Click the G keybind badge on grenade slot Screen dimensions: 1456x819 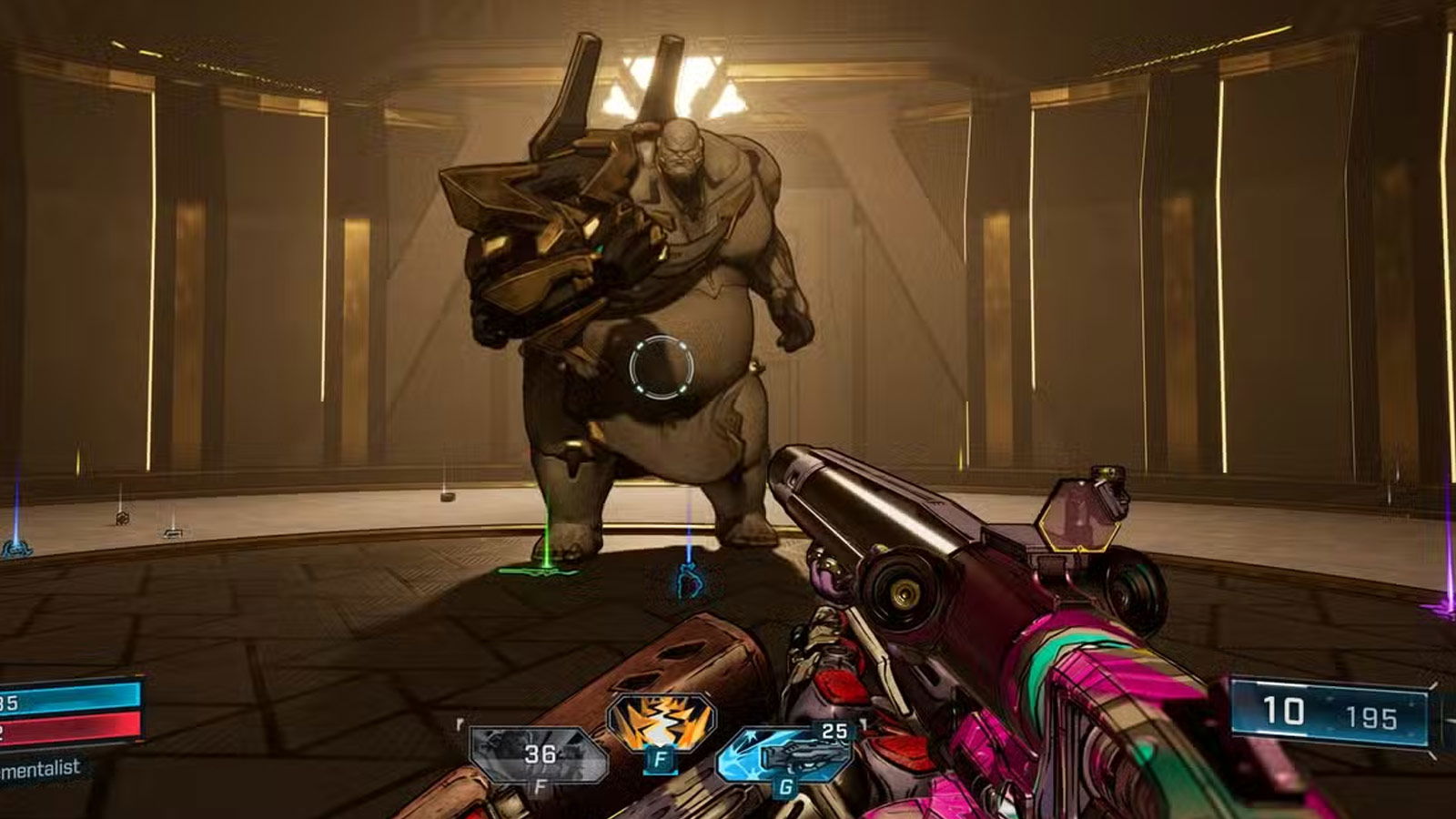(x=784, y=787)
